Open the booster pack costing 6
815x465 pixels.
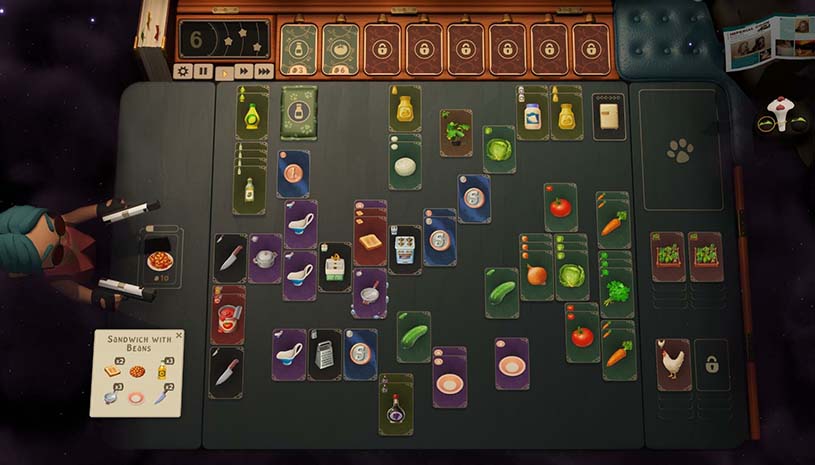pos(340,49)
